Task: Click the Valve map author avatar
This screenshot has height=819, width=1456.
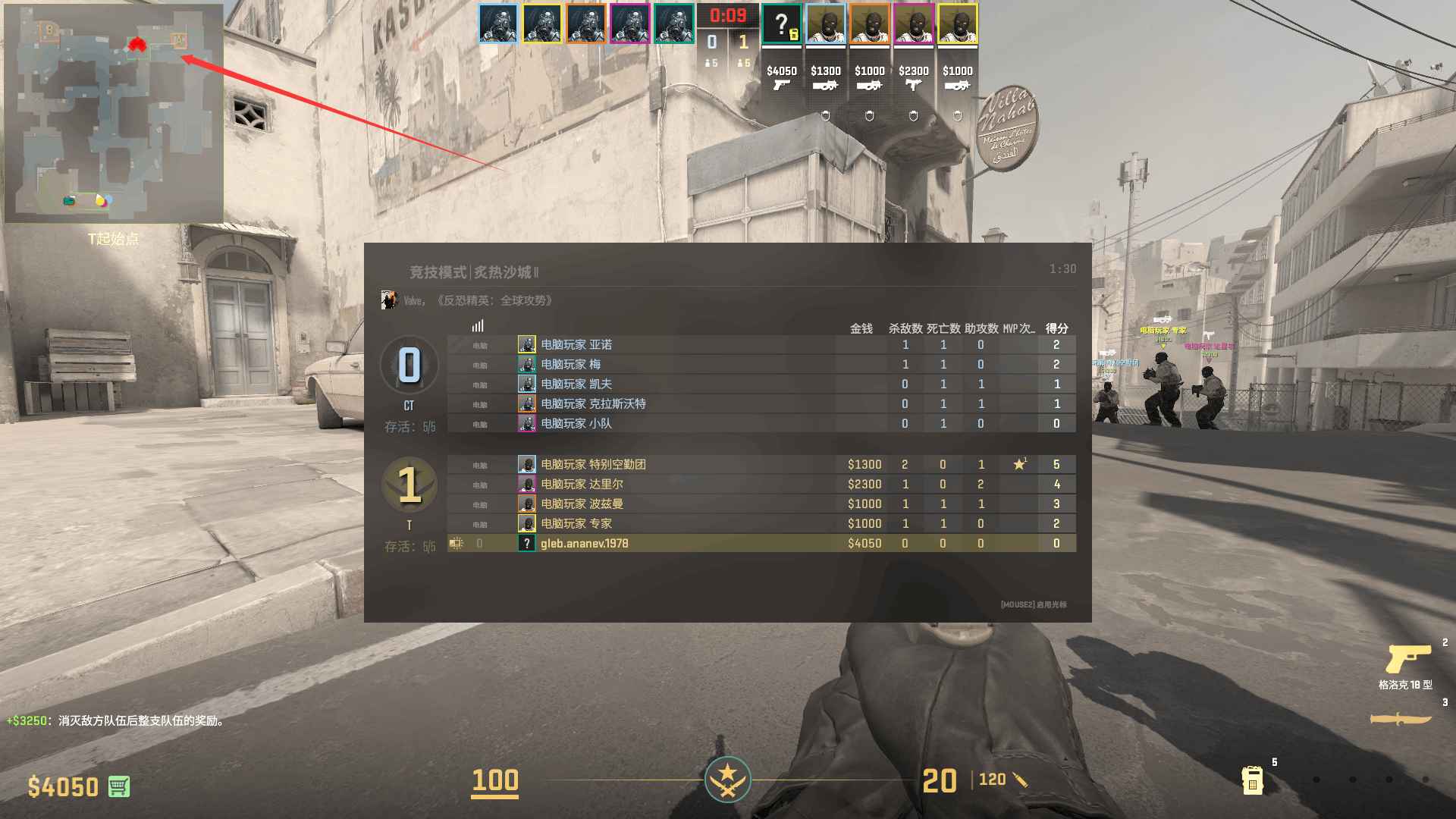Action: [389, 300]
